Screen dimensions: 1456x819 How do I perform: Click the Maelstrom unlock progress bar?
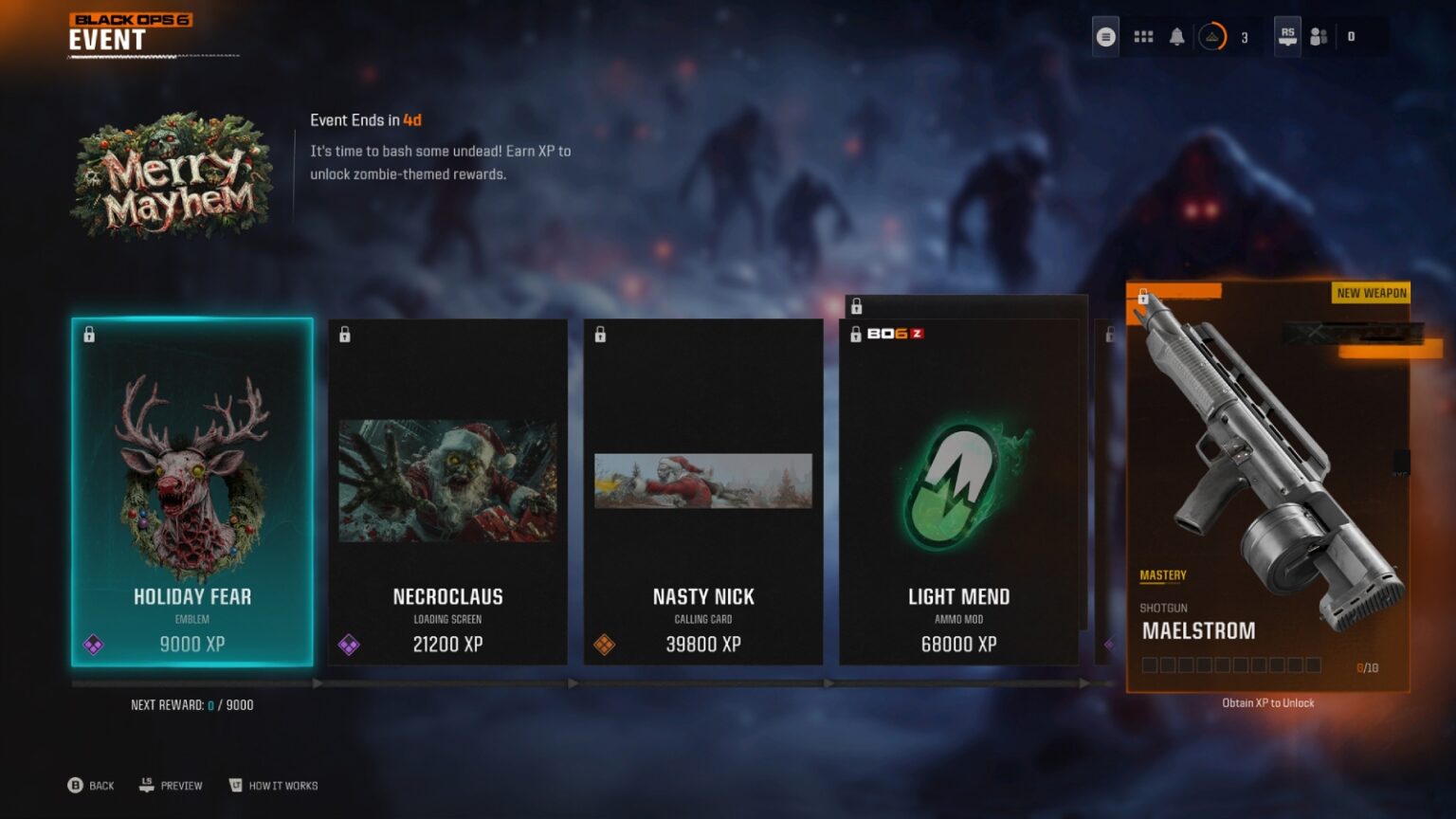(1232, 666)
